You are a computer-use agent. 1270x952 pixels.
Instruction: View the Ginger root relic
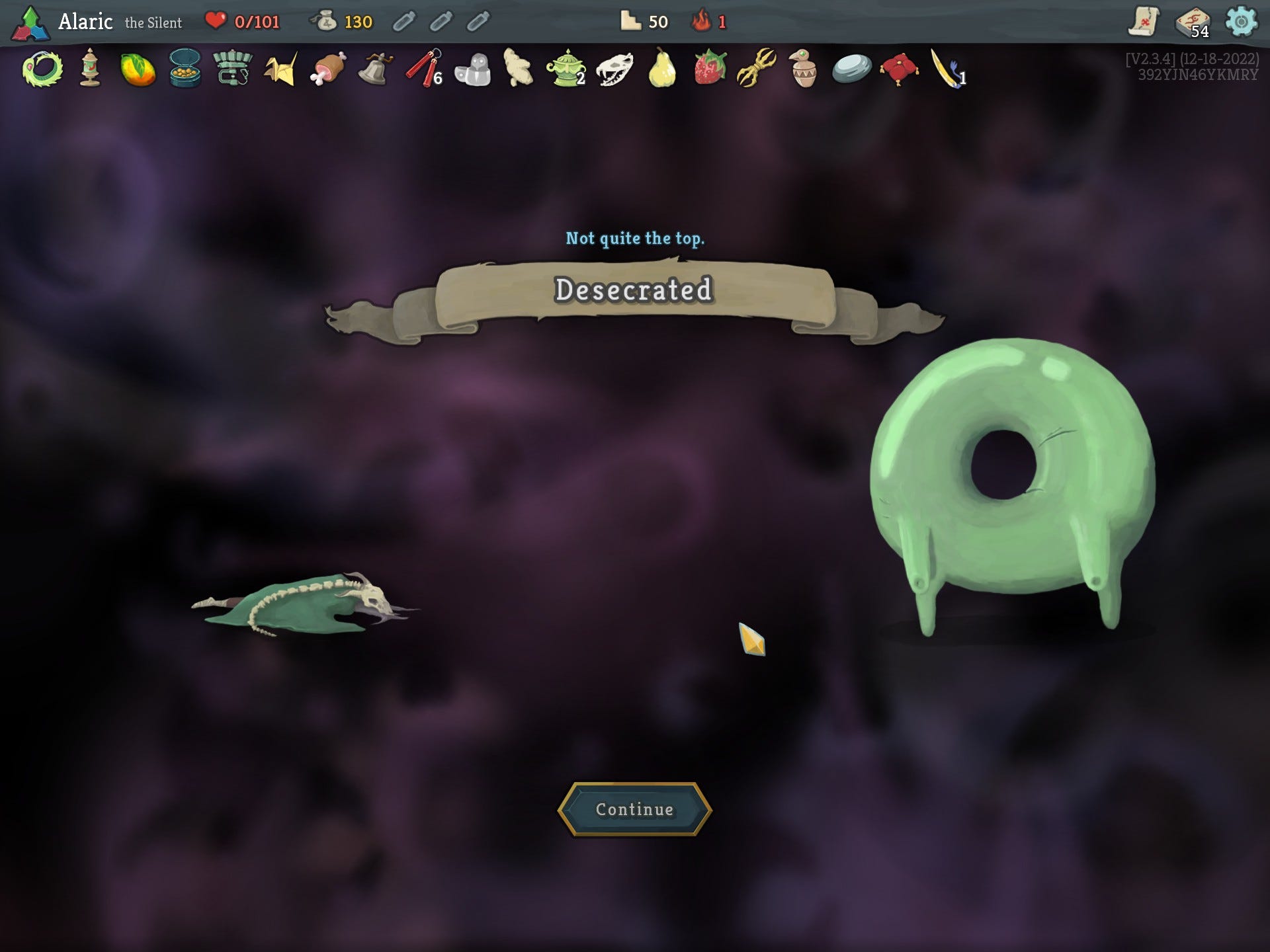pyautogui.click(x=518, y=68)
